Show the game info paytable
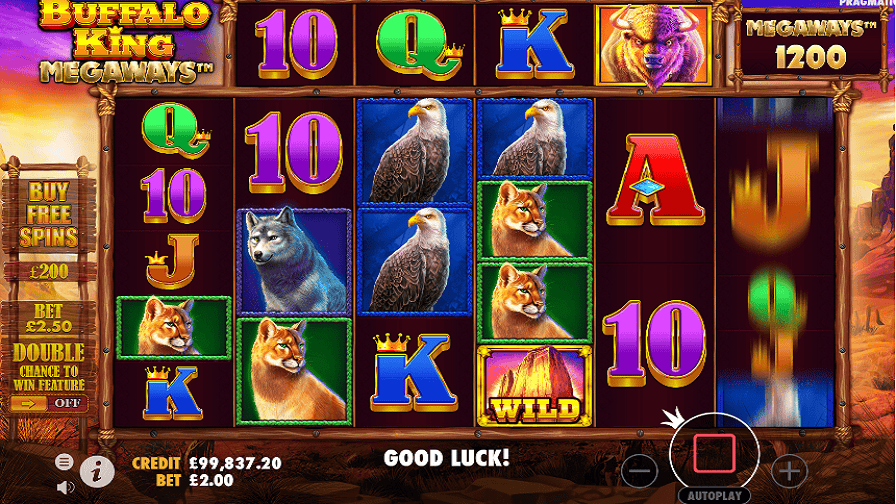 point(97,469)
